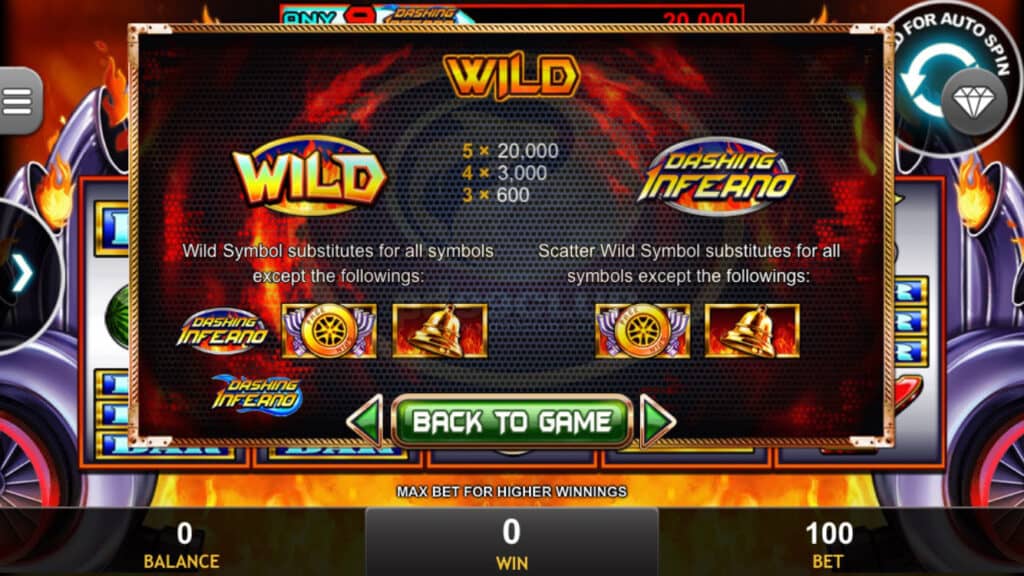1024x576 pixels.
Task: Return to the game with Back To Game
Action: [512, 421]
